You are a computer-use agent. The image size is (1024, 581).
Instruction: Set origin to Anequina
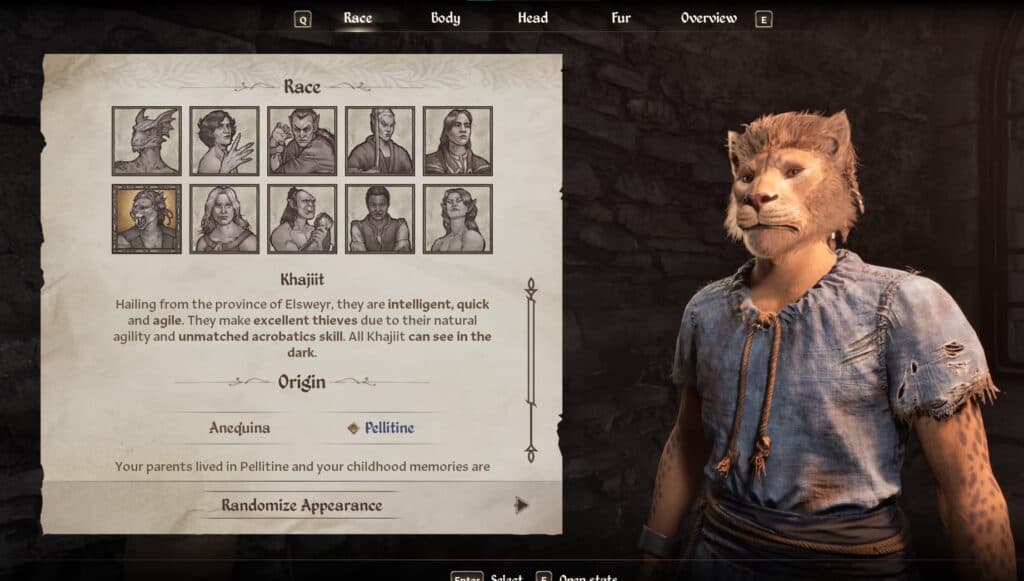coord(239,428)
